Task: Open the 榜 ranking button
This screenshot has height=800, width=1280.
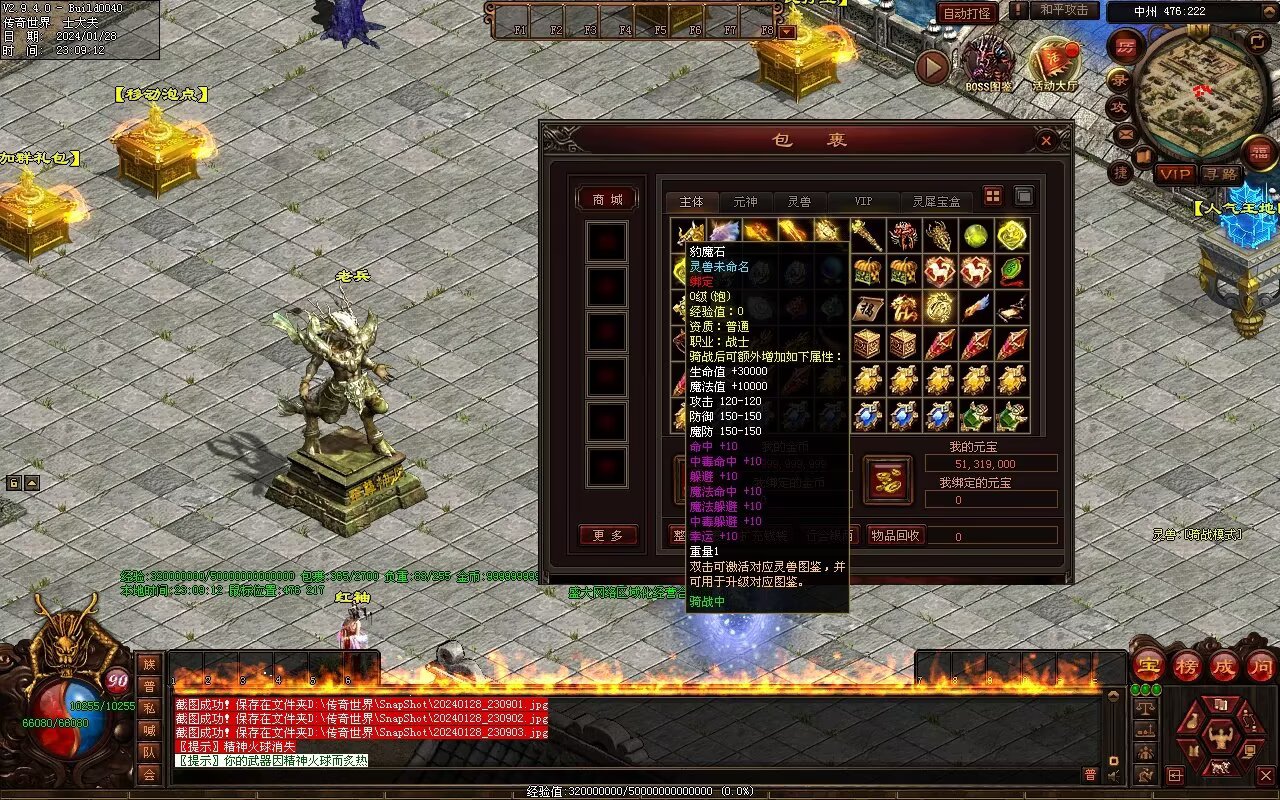Action: (x=1187, y=665)
